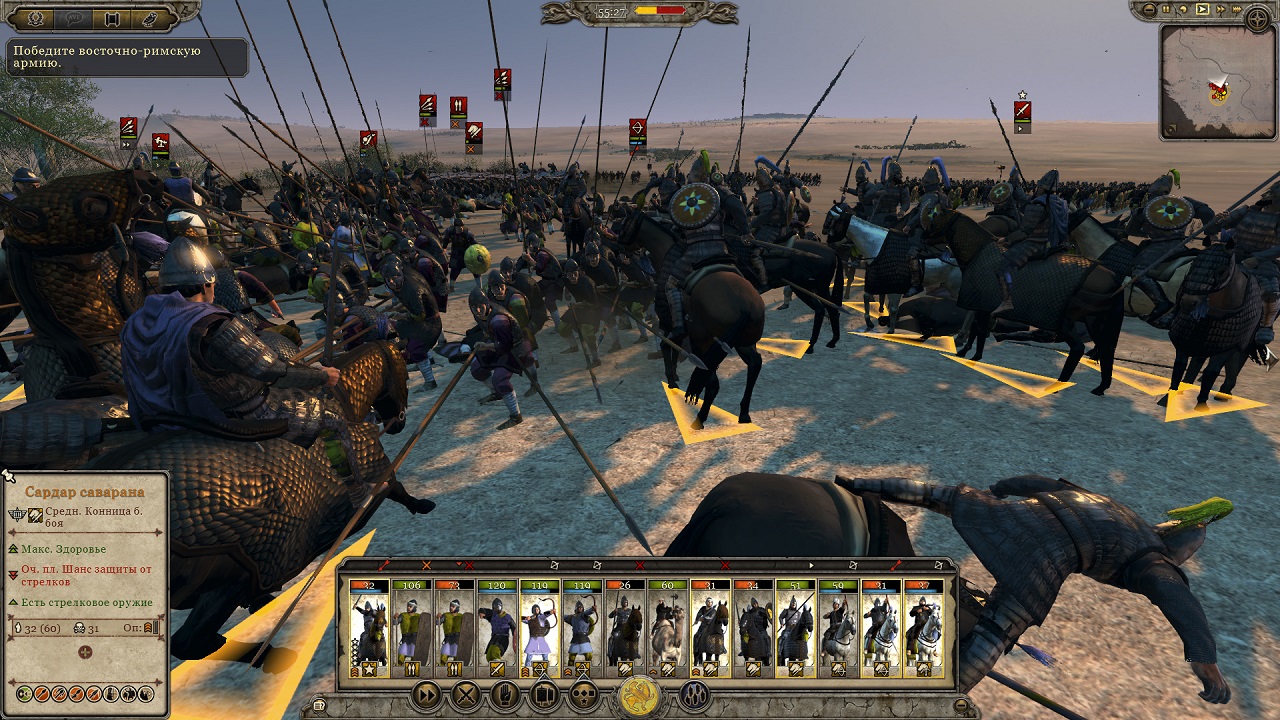Set battle to slow motion speed
1280x720 pixels.
point(1184,10)
